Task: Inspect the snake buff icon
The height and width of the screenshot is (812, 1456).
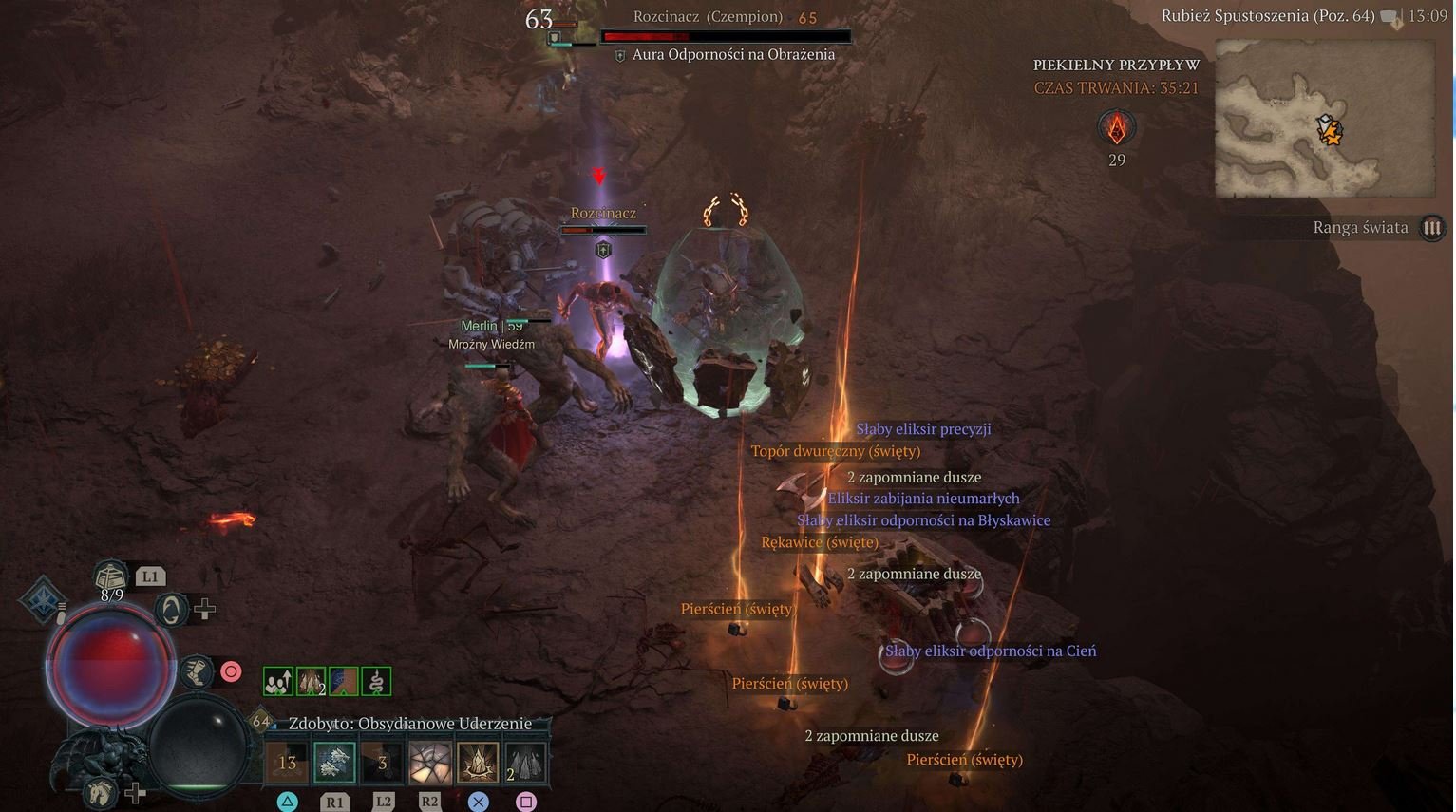Action: (x=376, y=681)
